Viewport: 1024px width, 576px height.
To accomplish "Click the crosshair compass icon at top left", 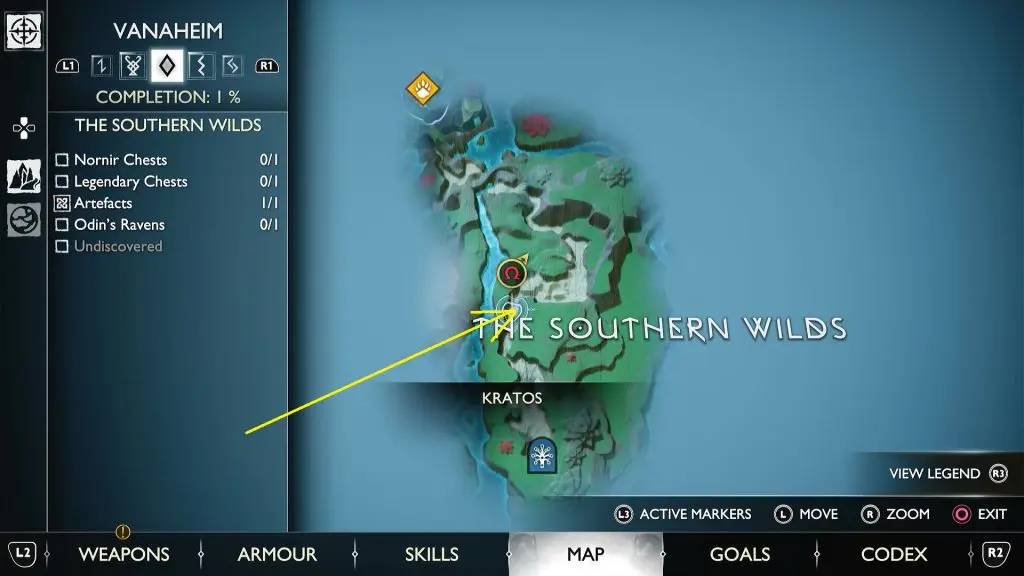I will [23, 31].
